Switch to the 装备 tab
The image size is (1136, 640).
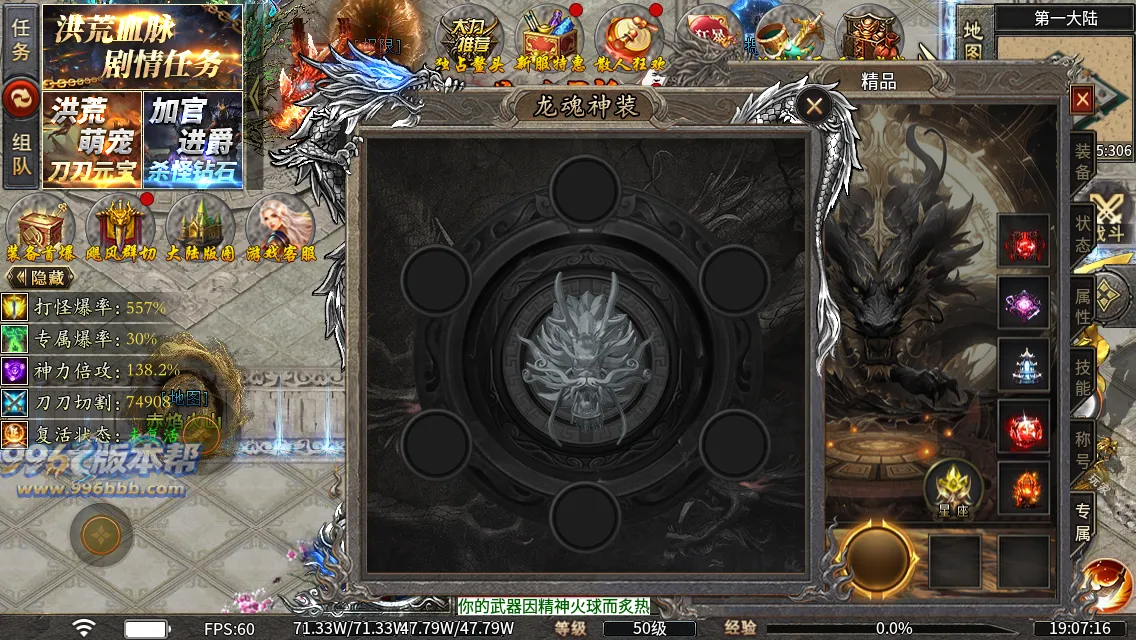click(x=1083, y=162)
